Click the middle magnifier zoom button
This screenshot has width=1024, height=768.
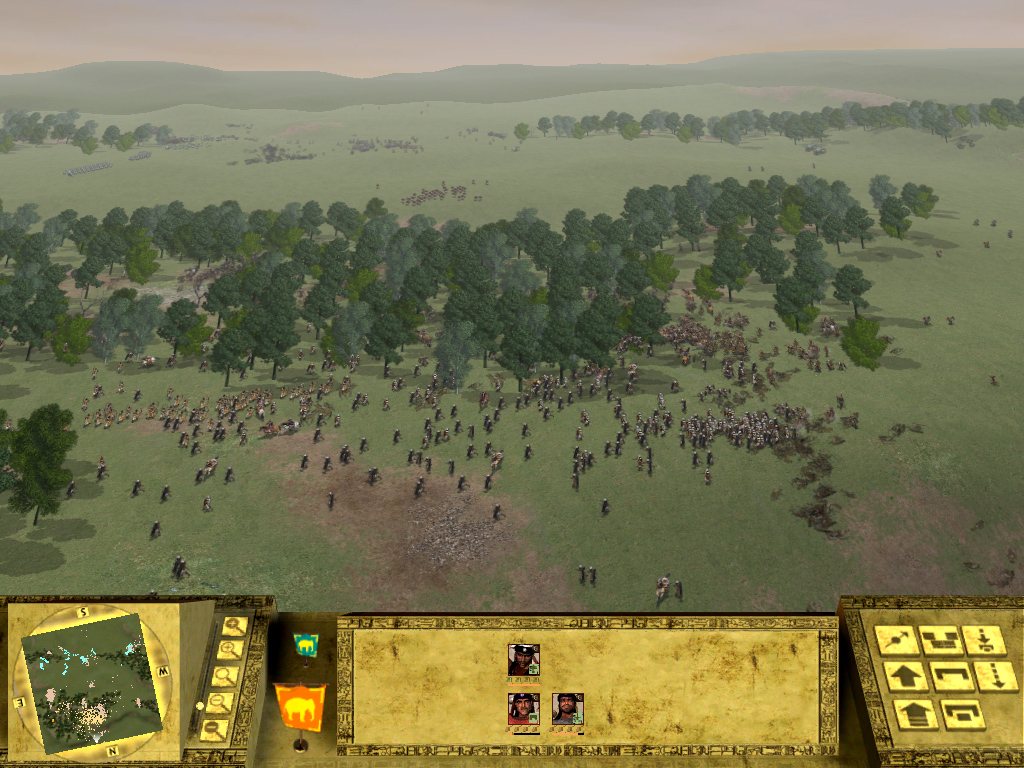tap(224, 677)
